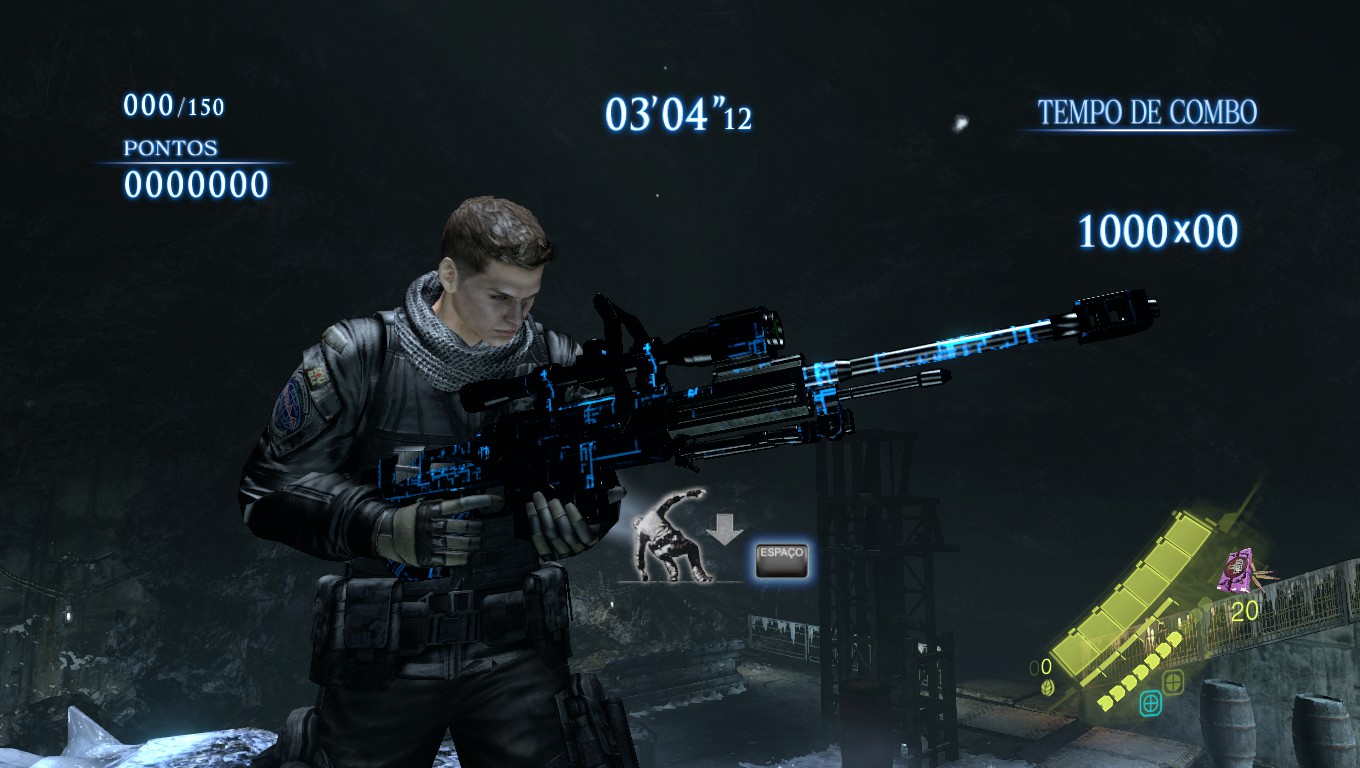
Task: Select the green herb icon in HUD
Action: pyautogui.click(x=1046, y=687)
